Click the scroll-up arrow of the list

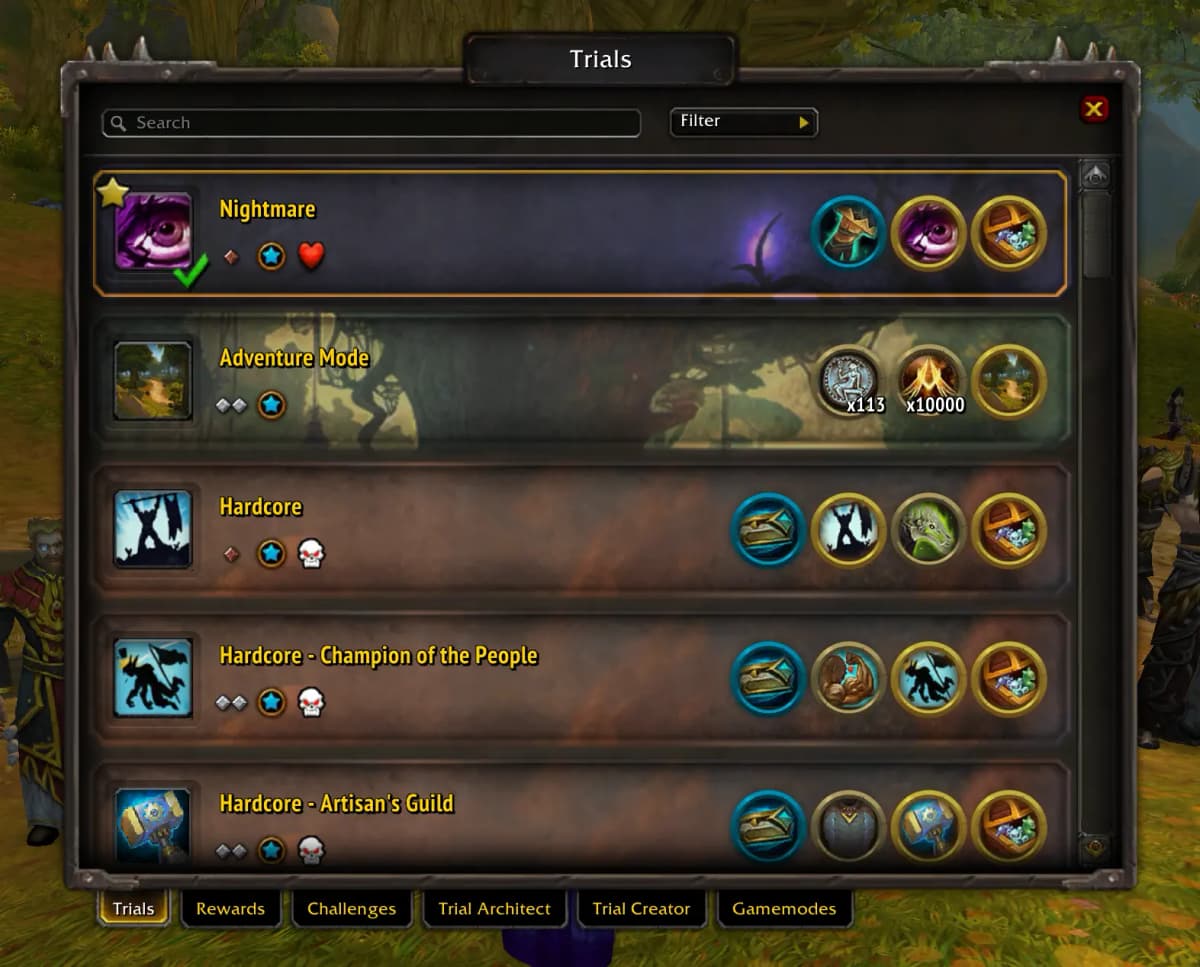point(1096,176)
